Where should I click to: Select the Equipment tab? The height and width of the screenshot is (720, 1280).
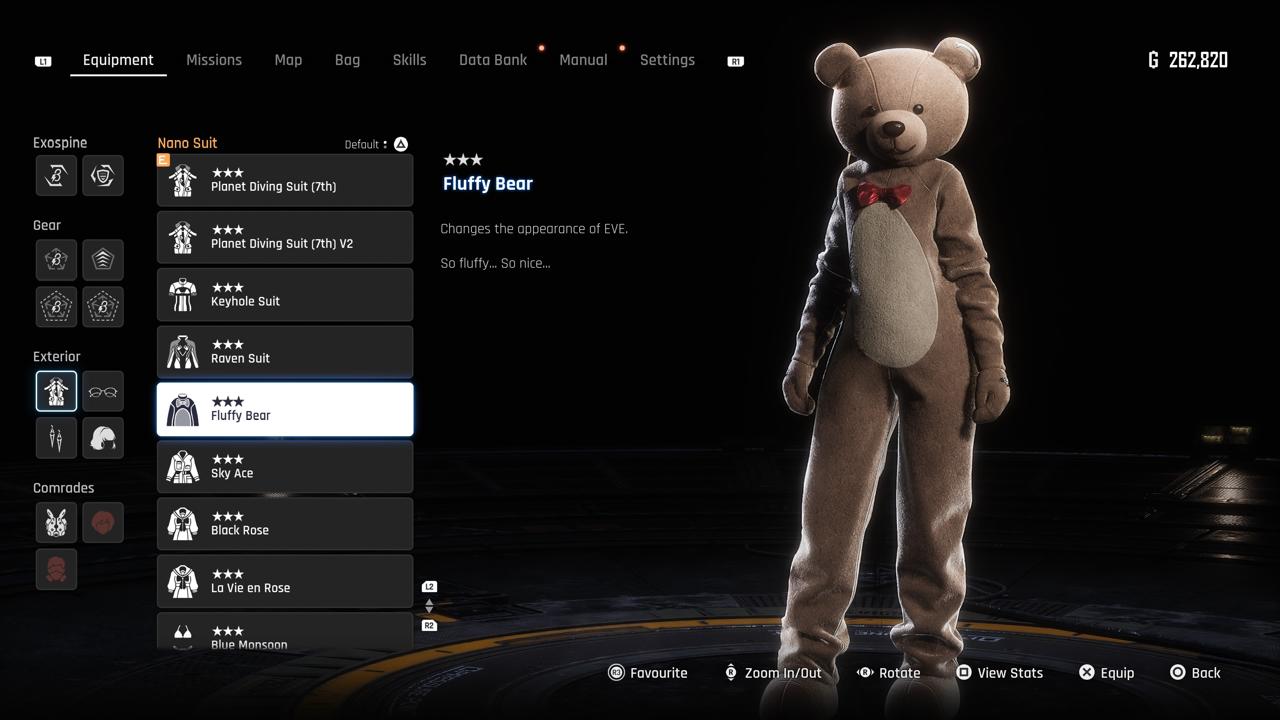(x=118, y=60)
